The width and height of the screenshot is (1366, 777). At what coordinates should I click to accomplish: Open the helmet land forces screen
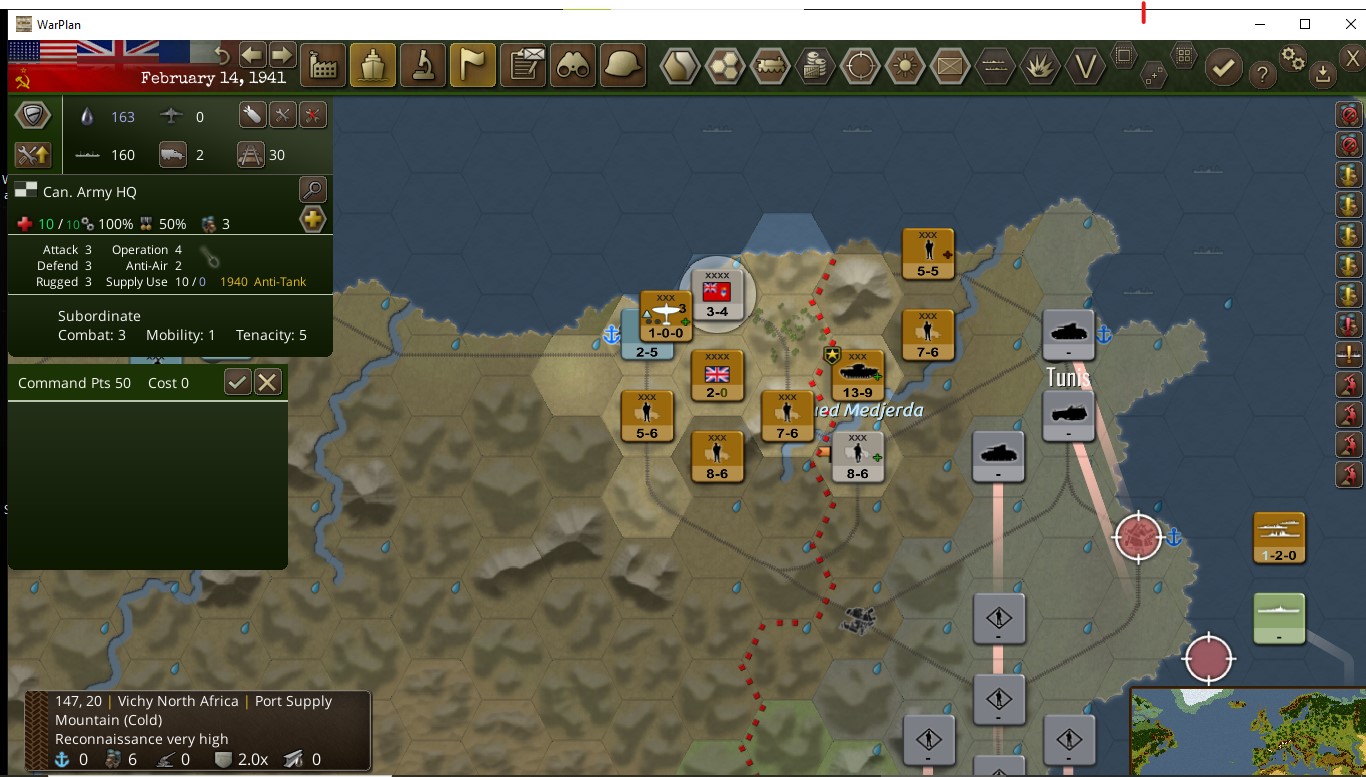point(624,66)
